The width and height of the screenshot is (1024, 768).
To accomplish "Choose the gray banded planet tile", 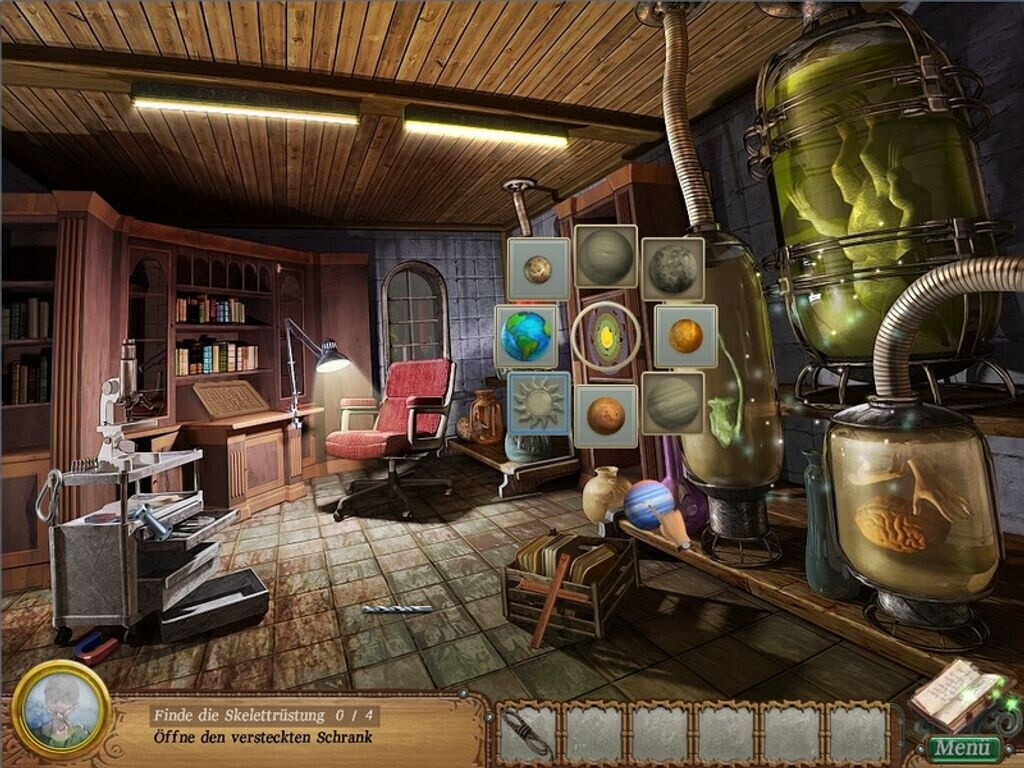I will click(672, 403).
